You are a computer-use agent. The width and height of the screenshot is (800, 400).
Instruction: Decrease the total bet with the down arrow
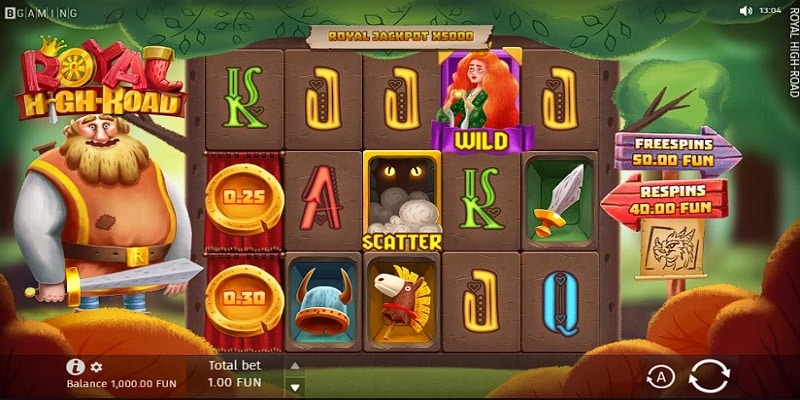[294, 386]
